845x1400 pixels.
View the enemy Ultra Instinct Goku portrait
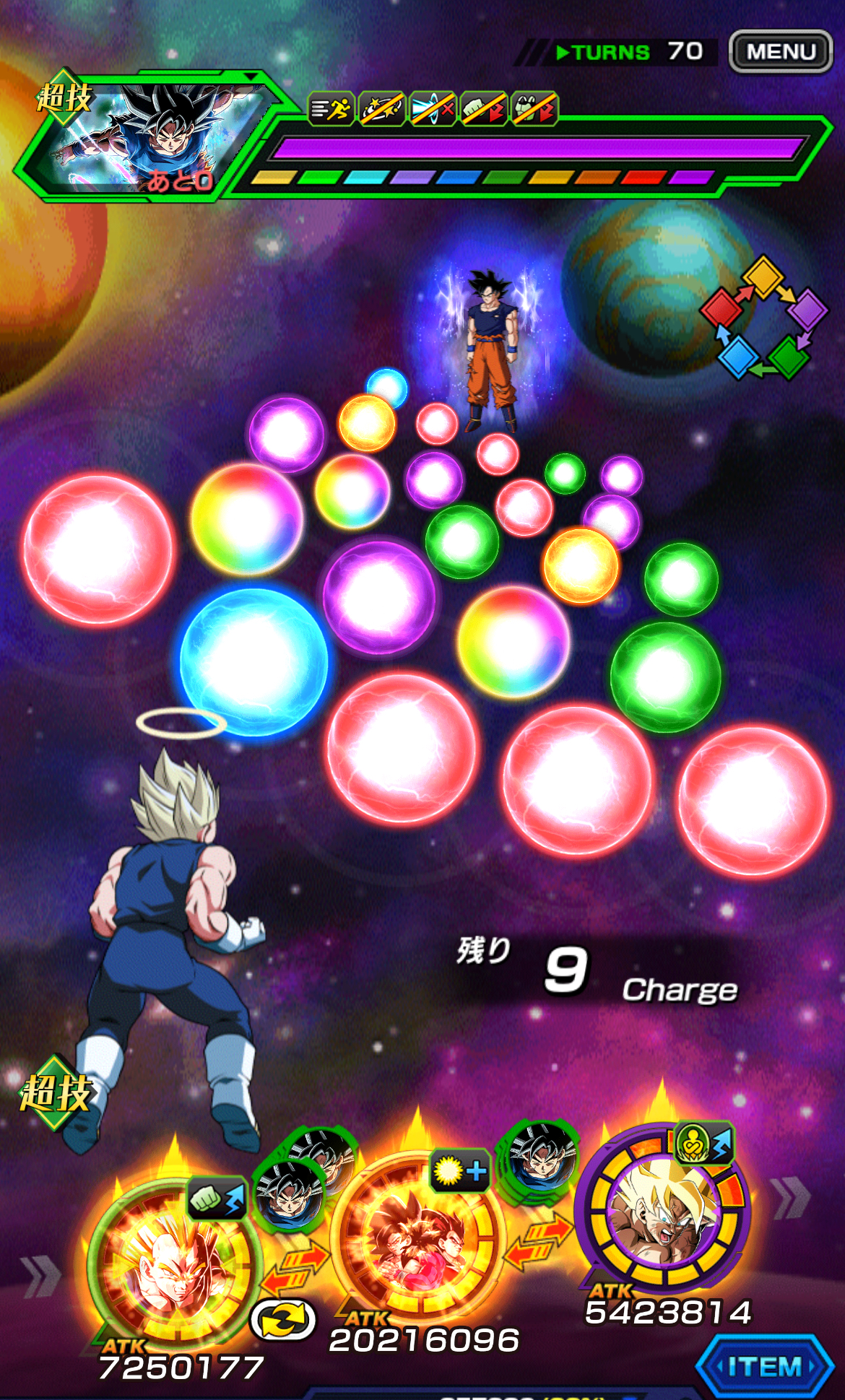[144, 137]
